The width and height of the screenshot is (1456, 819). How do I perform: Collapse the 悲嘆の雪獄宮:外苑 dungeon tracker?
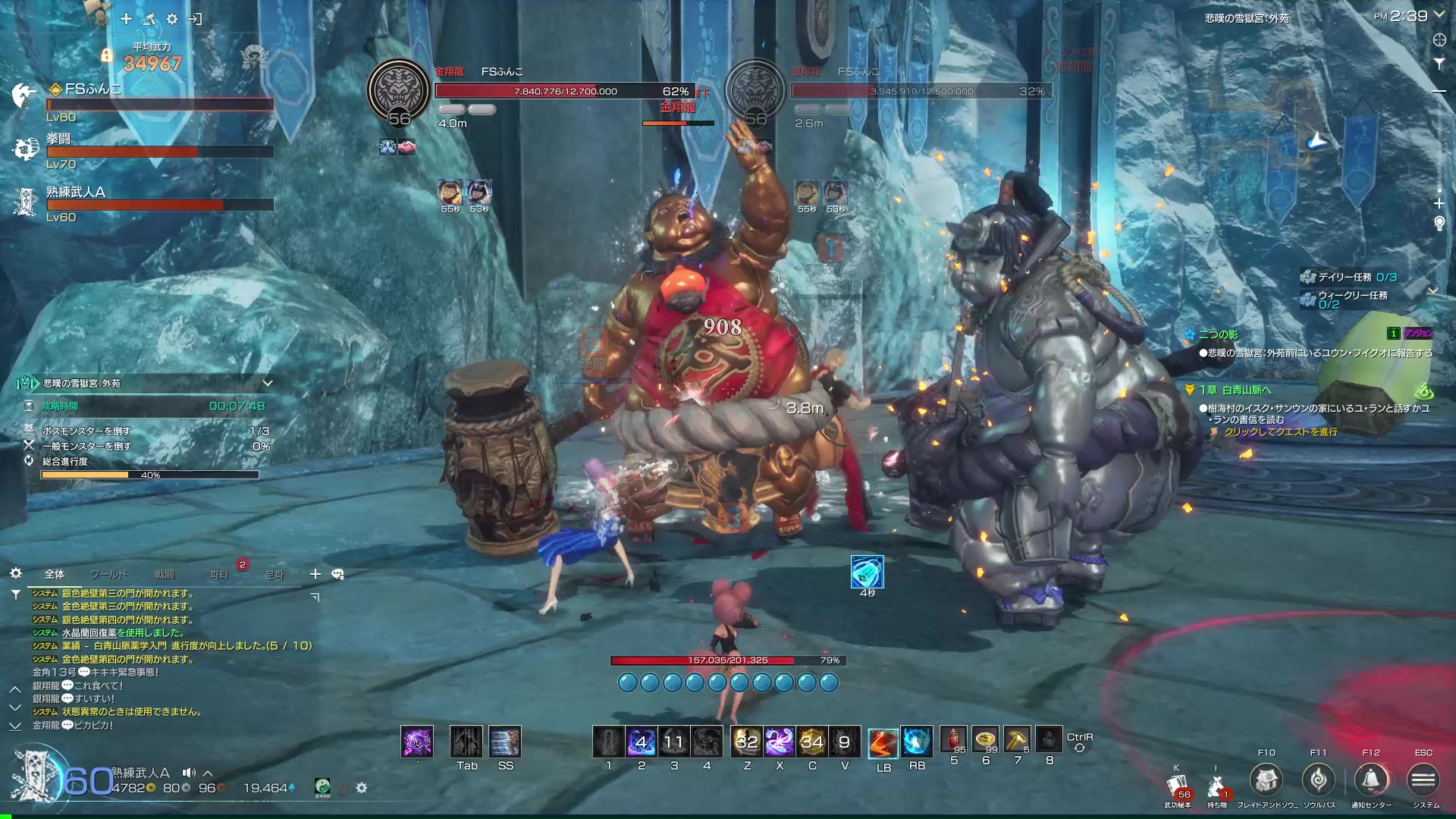(x=267, y=383)
